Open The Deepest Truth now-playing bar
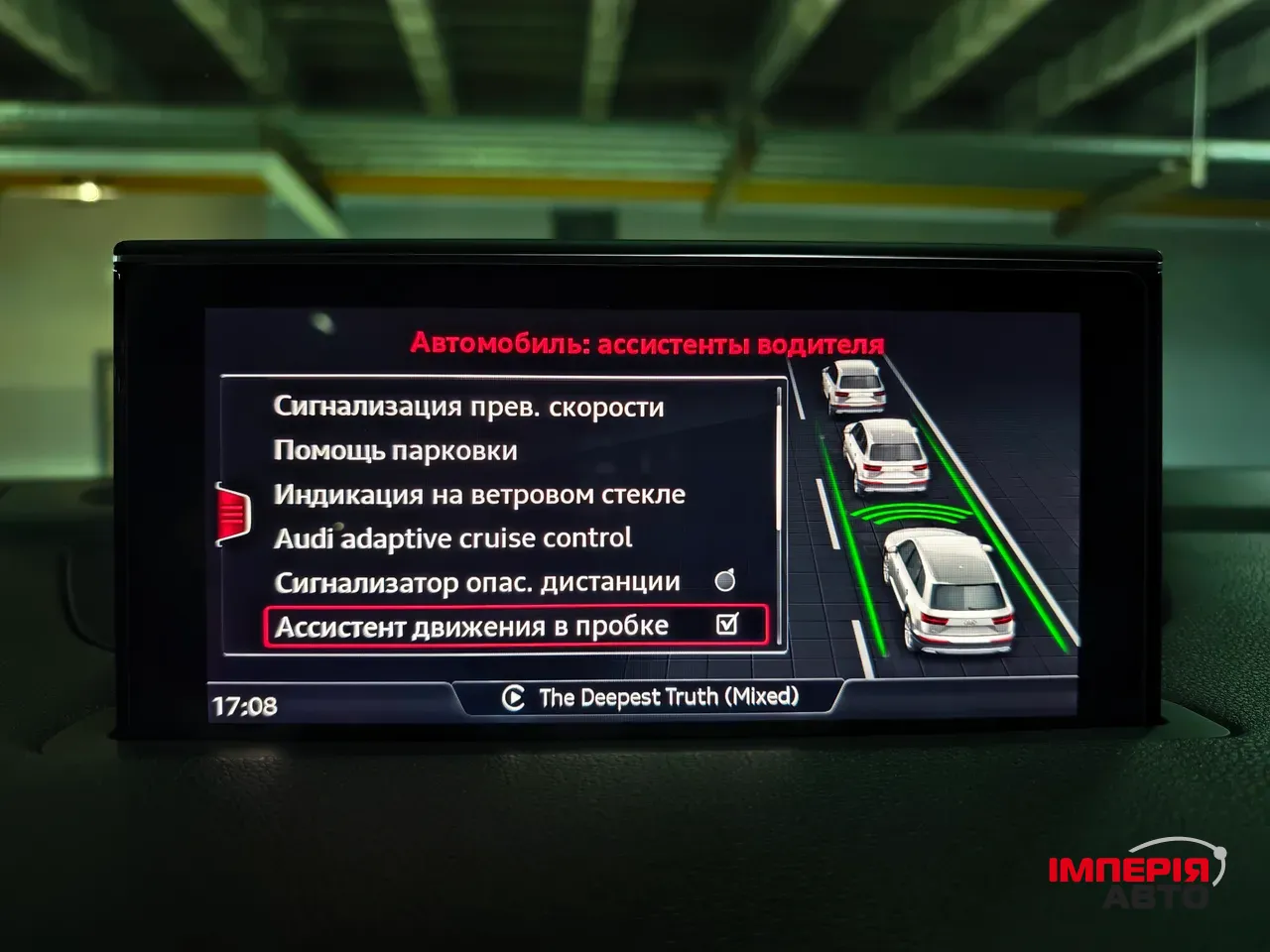The width and height of the screenshot is (1270, 952). [650, 697]
